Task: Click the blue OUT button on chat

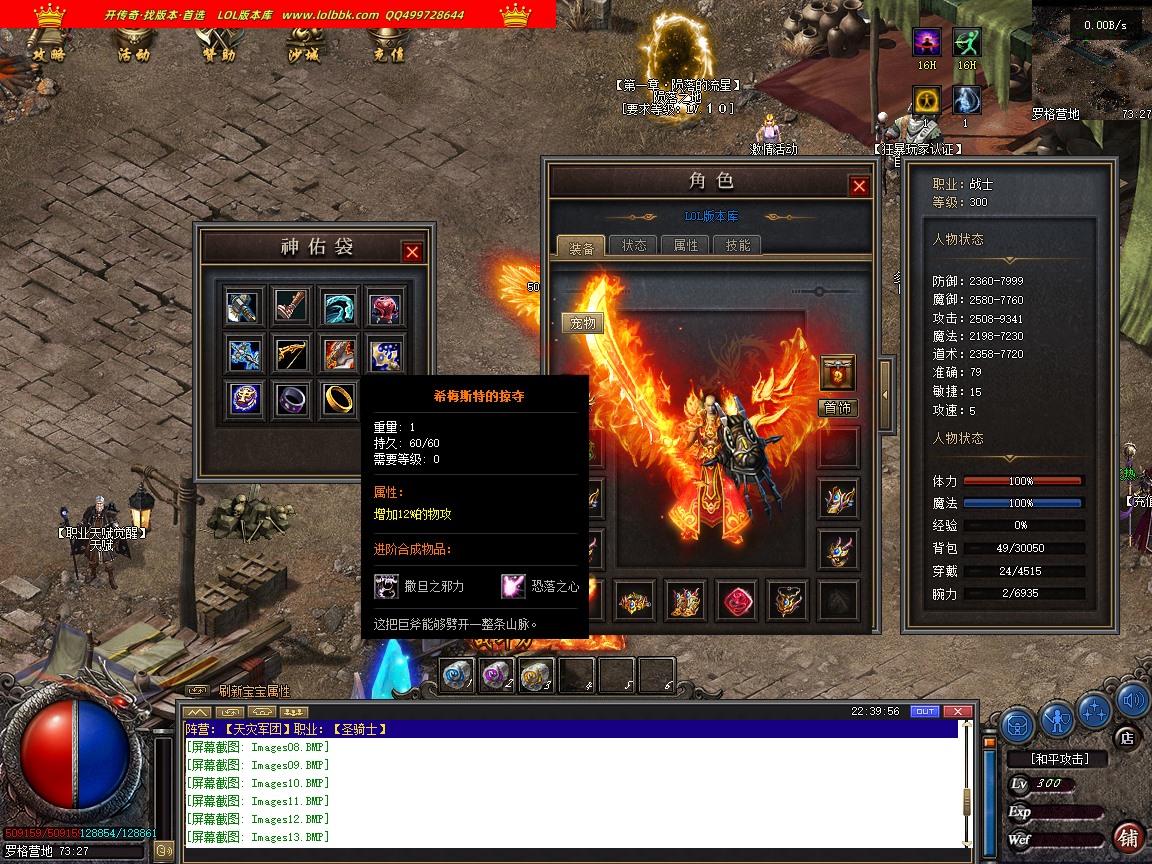Action: coord(924,711)
